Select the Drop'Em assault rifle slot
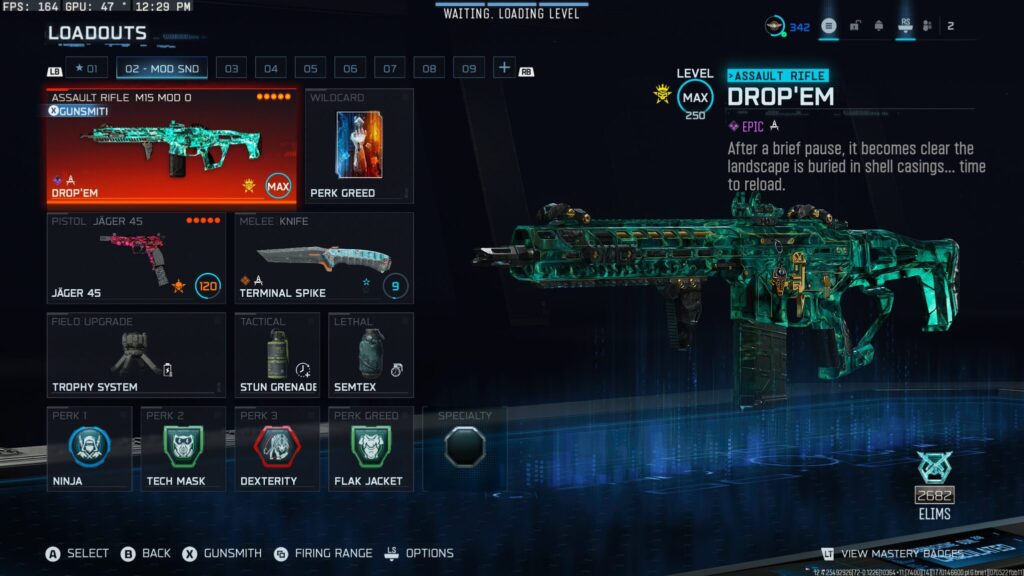The width and height of the screenshot is (1024, 576). coord(172,146)
